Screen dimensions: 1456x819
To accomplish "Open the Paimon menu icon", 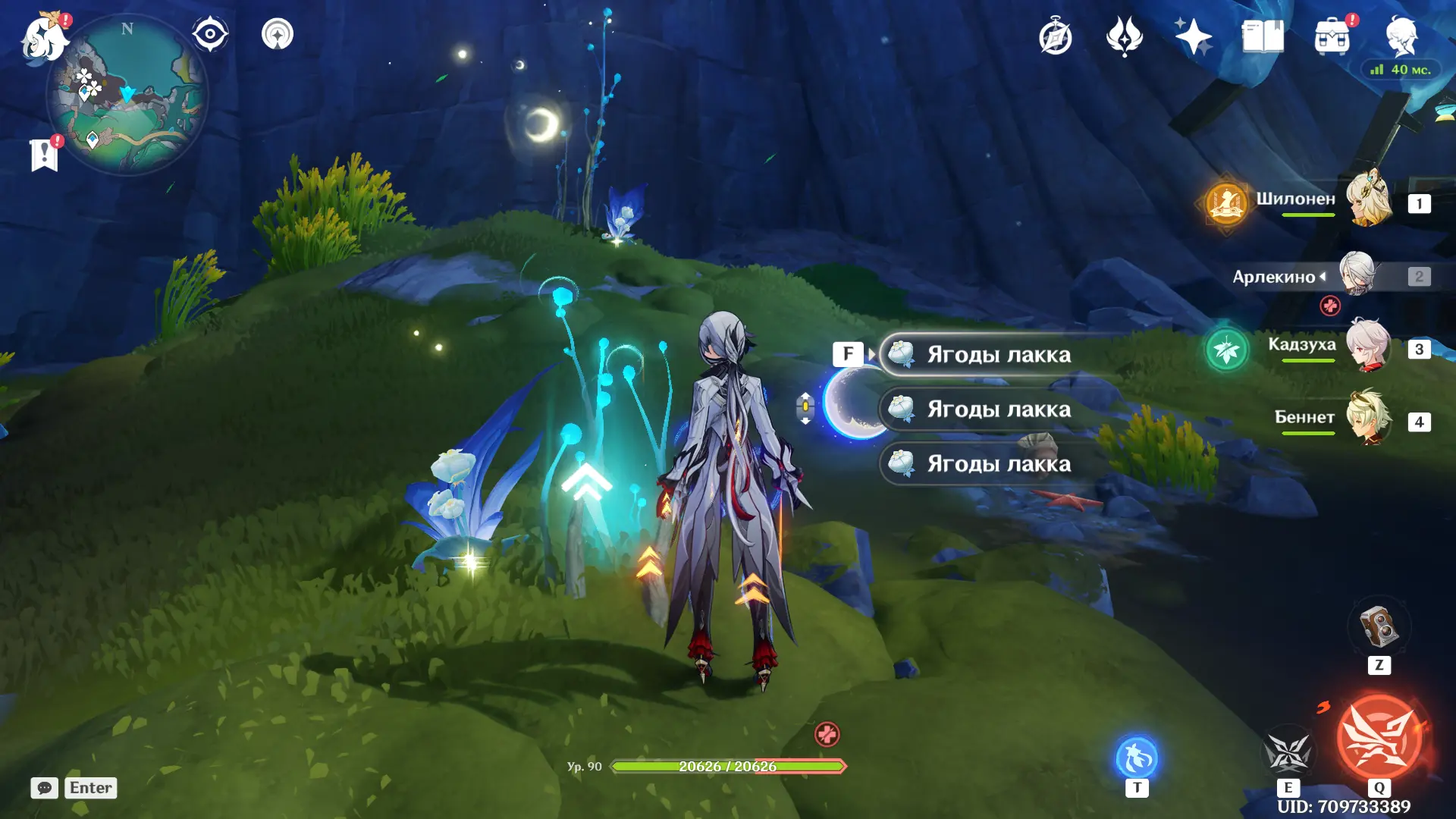I will [44, 38].
